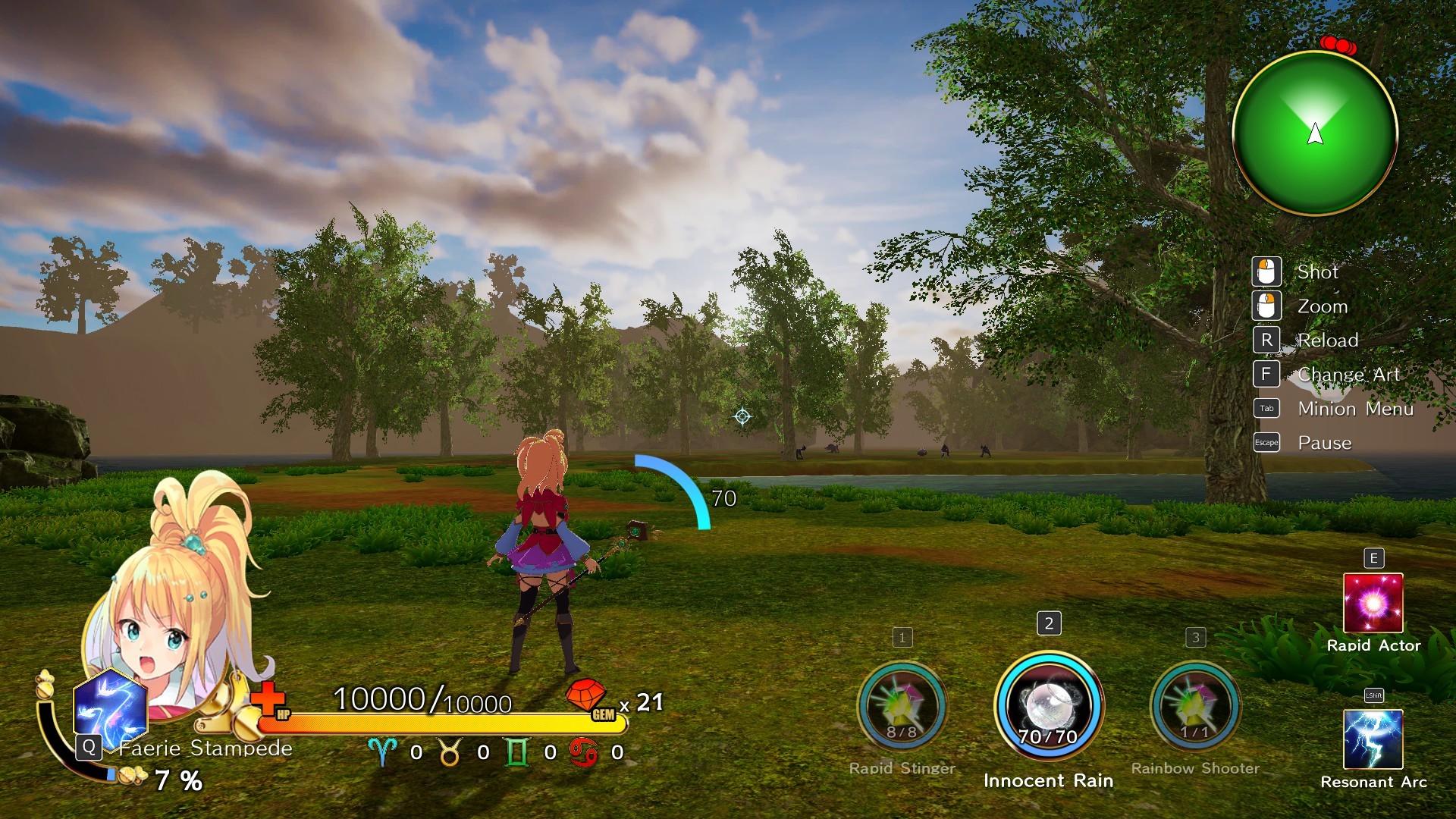Click the green minimap compass

pyautogui.click(x=1317, y=131)
